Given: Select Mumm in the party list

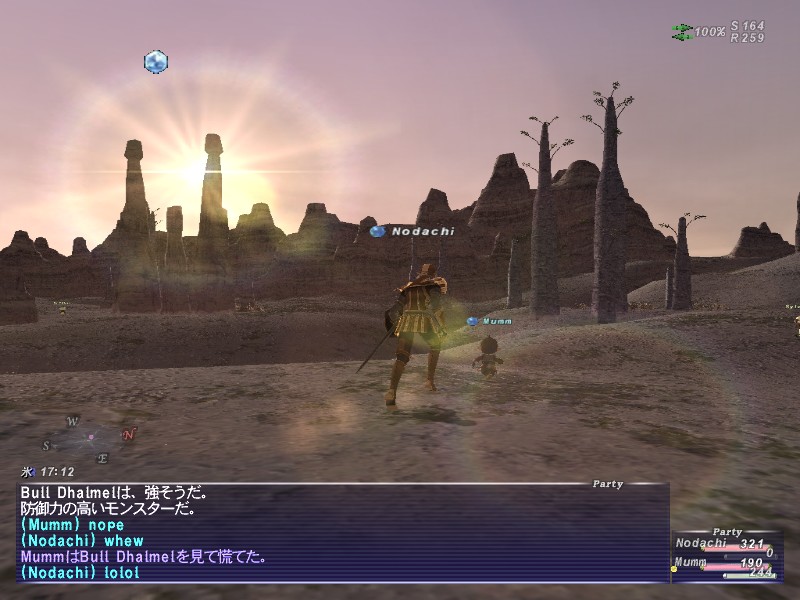Looking at the screenshot, I should [690, 563].
